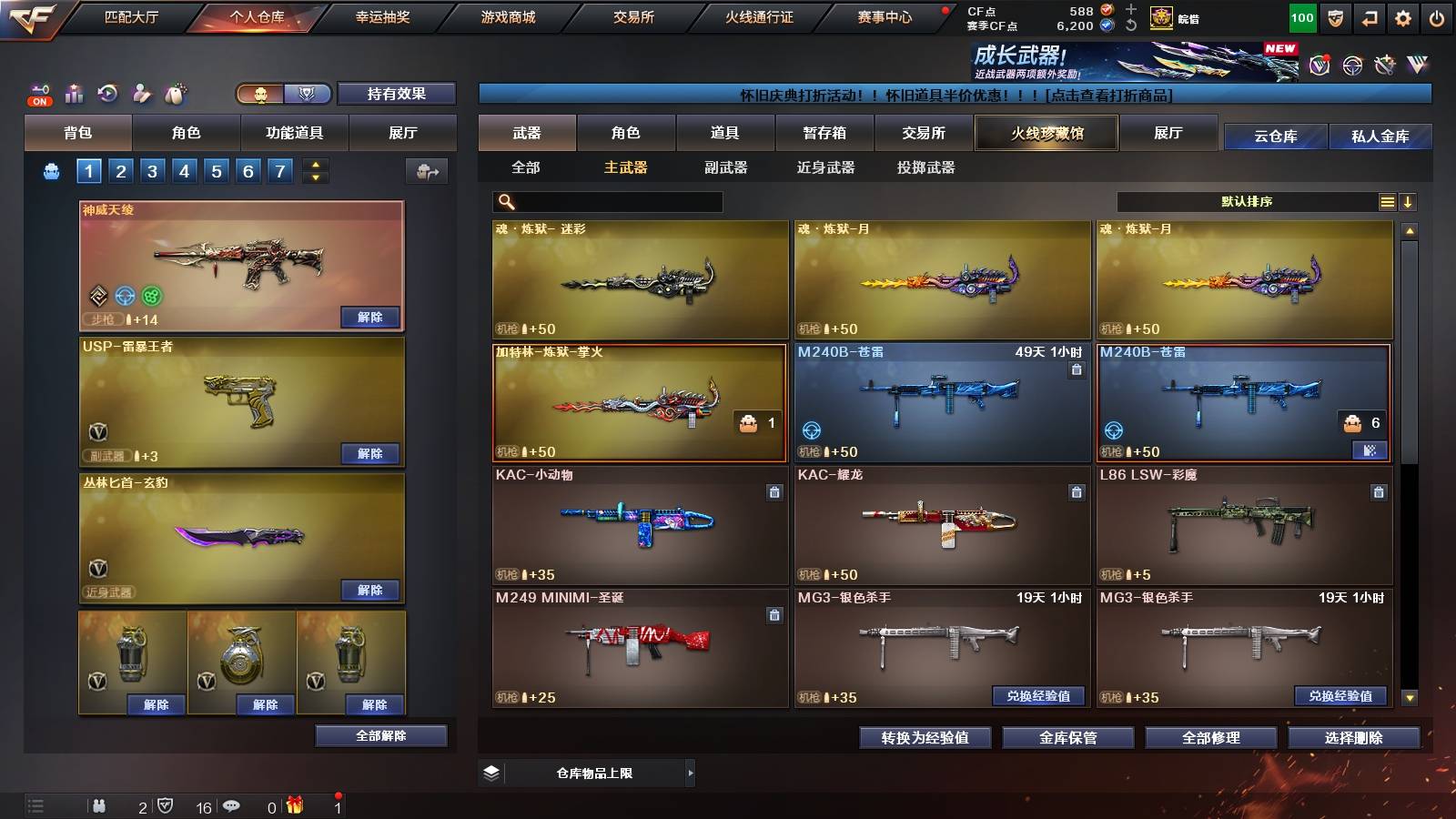Select the M249 MINIMI-圣诞 weapon thumbnail
This screenshot has width=1456, height=819.
tap(640, 647)
